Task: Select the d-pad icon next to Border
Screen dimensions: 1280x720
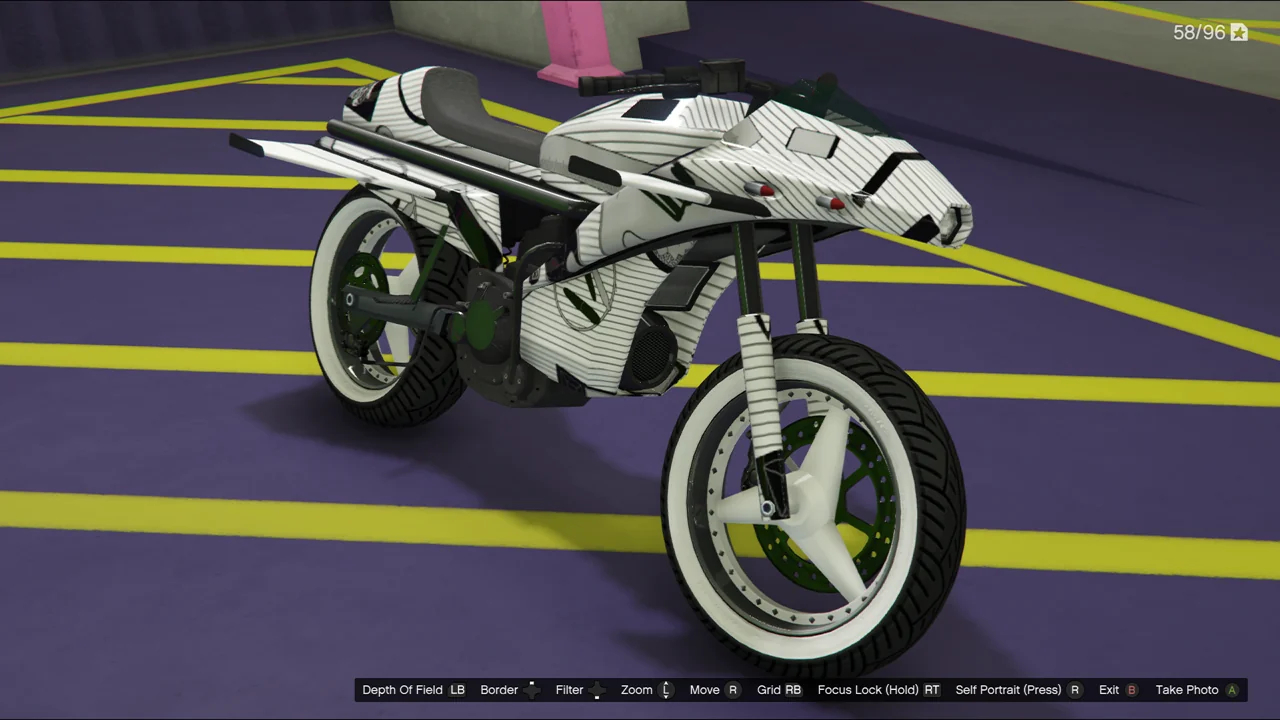Action: (531, 690)
